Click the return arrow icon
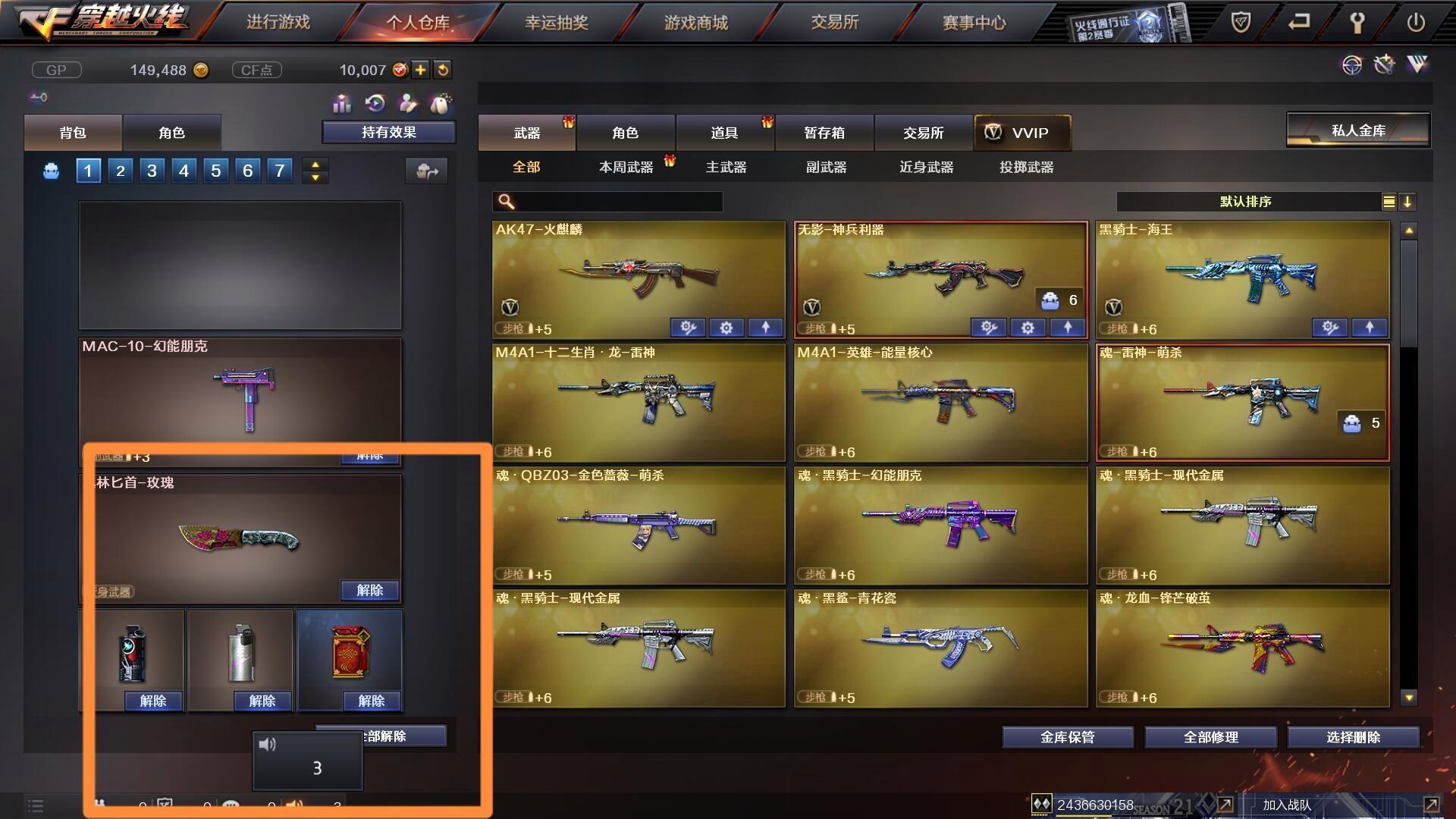The width and height of the screenshot is (1456, 819). pos(1298,20)
